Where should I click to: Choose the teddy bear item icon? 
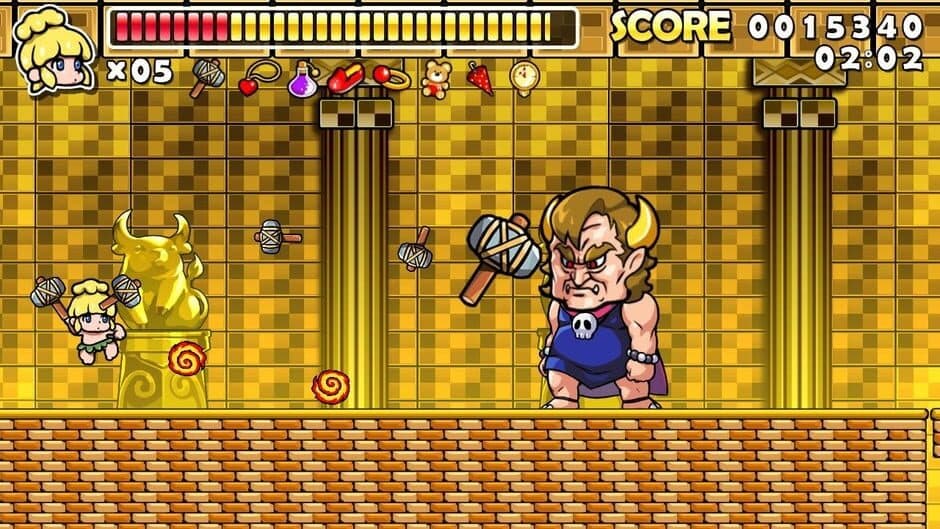[x=436, y=78]
